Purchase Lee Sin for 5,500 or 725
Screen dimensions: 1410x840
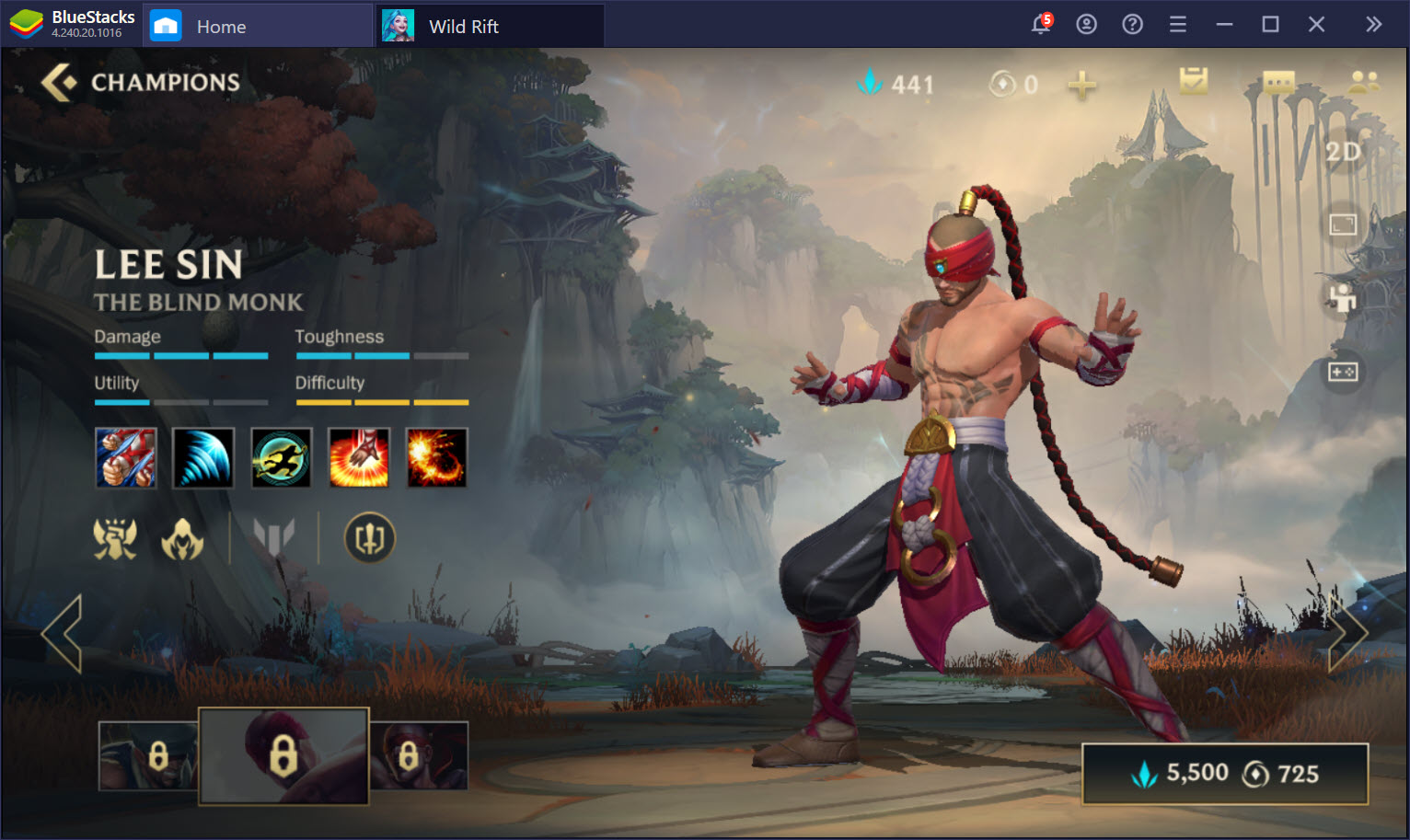[1224, 774]
